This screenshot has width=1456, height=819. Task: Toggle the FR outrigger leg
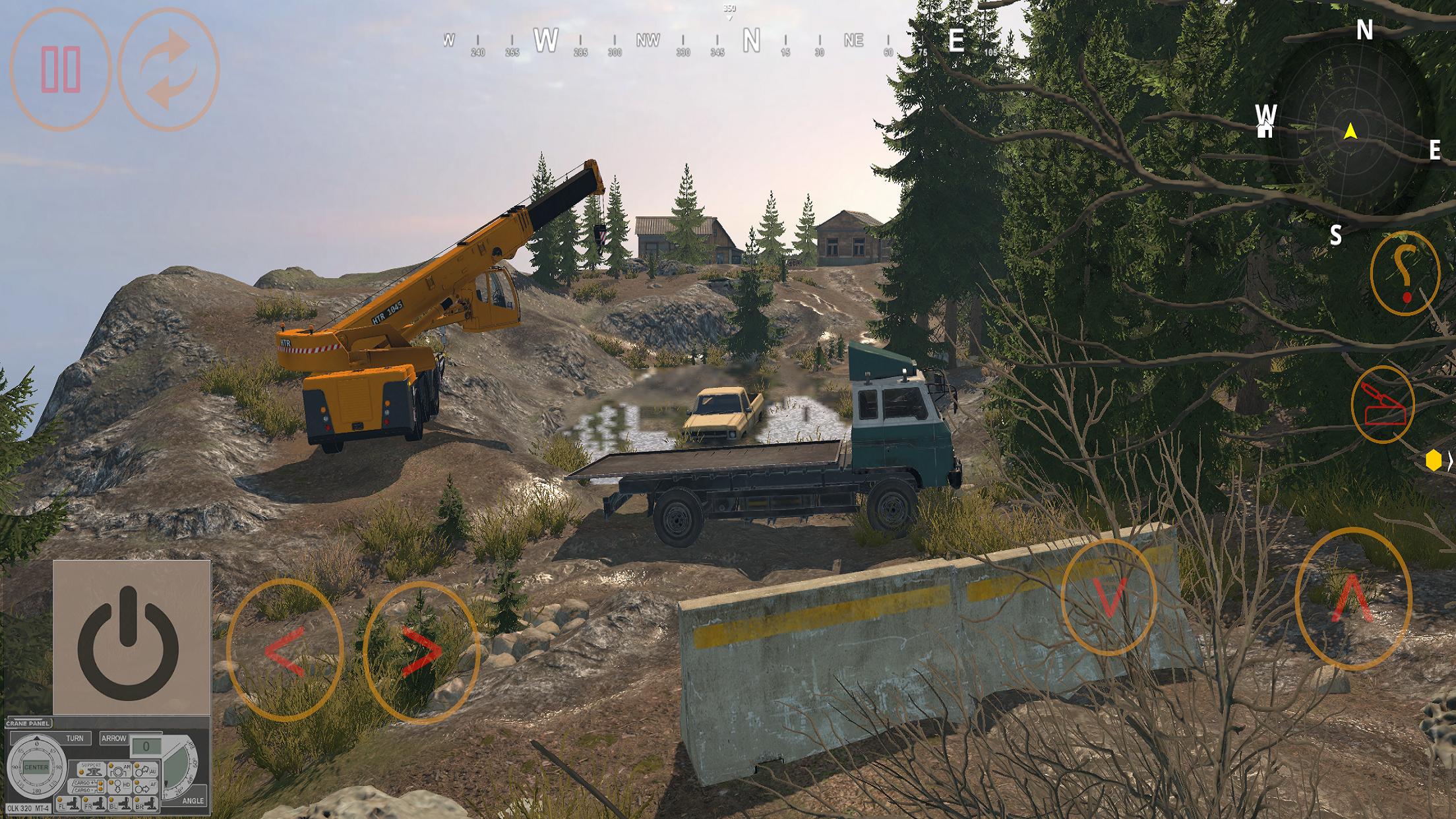tap(94, 804)
